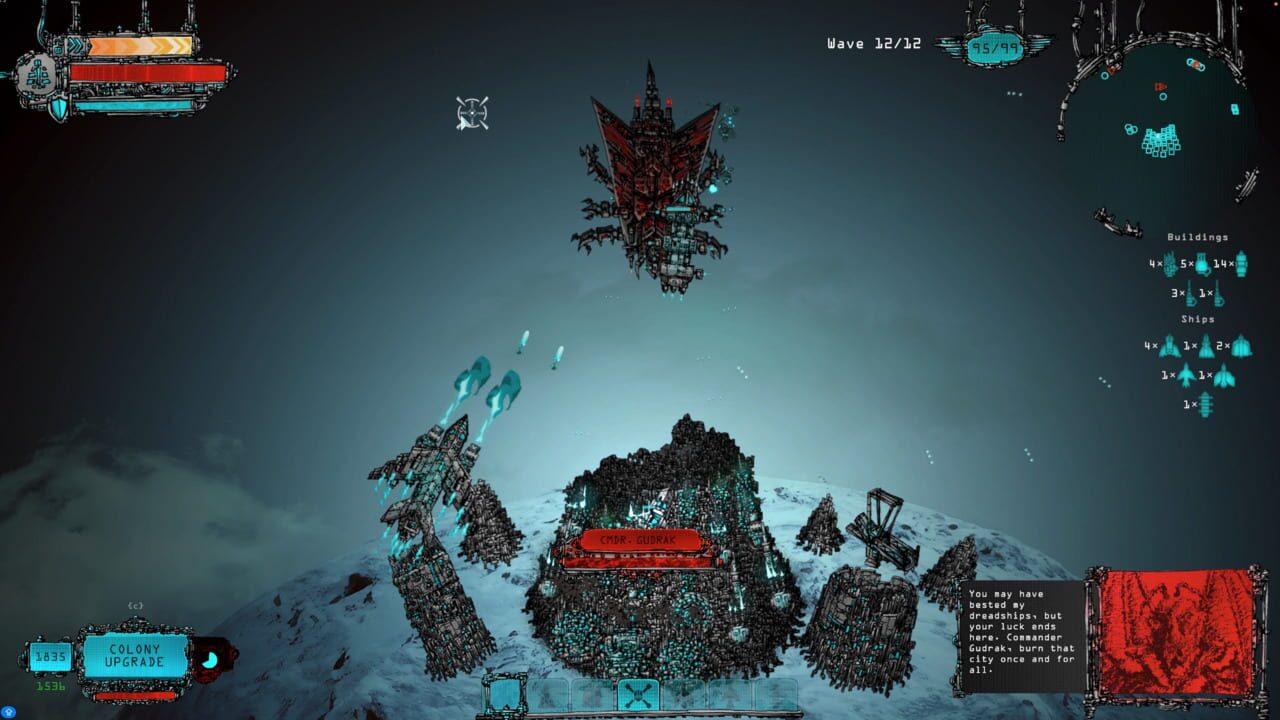Select the 2x carrier ship icon under Ships
Image resolution: width=1280 pixels, height=720 pixels.
tap(1243, 346)
